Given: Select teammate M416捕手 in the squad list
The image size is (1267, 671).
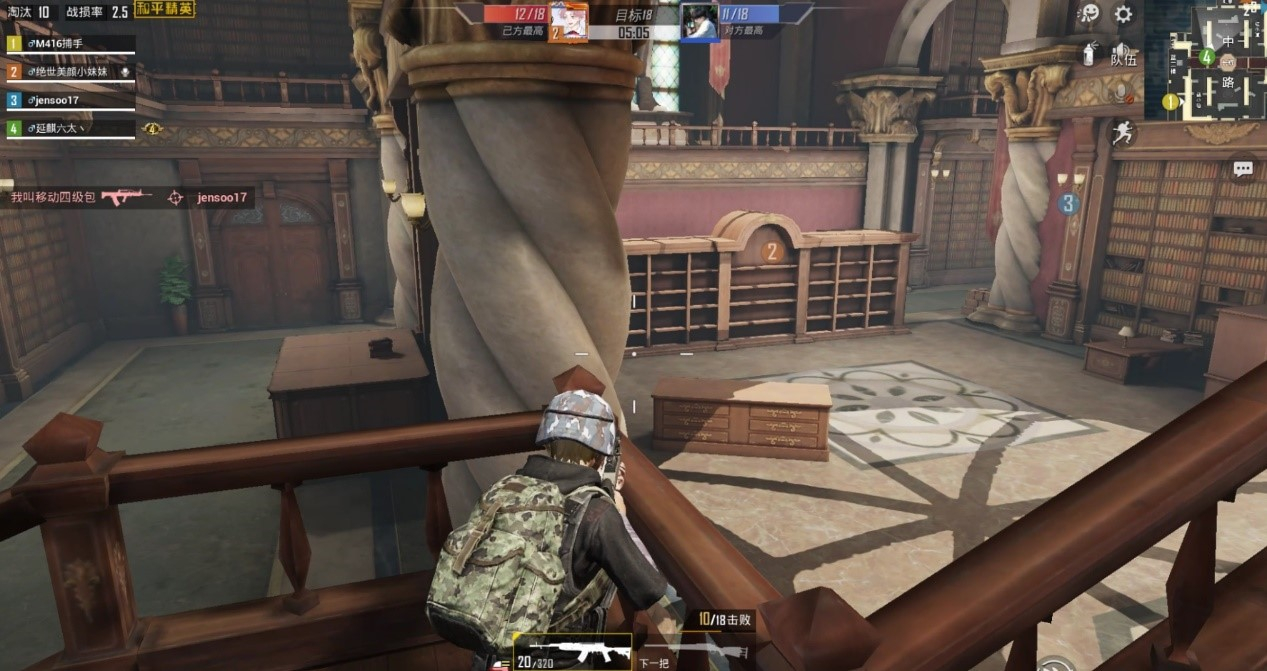Looking at the screenshot, I should coord(70,44).
